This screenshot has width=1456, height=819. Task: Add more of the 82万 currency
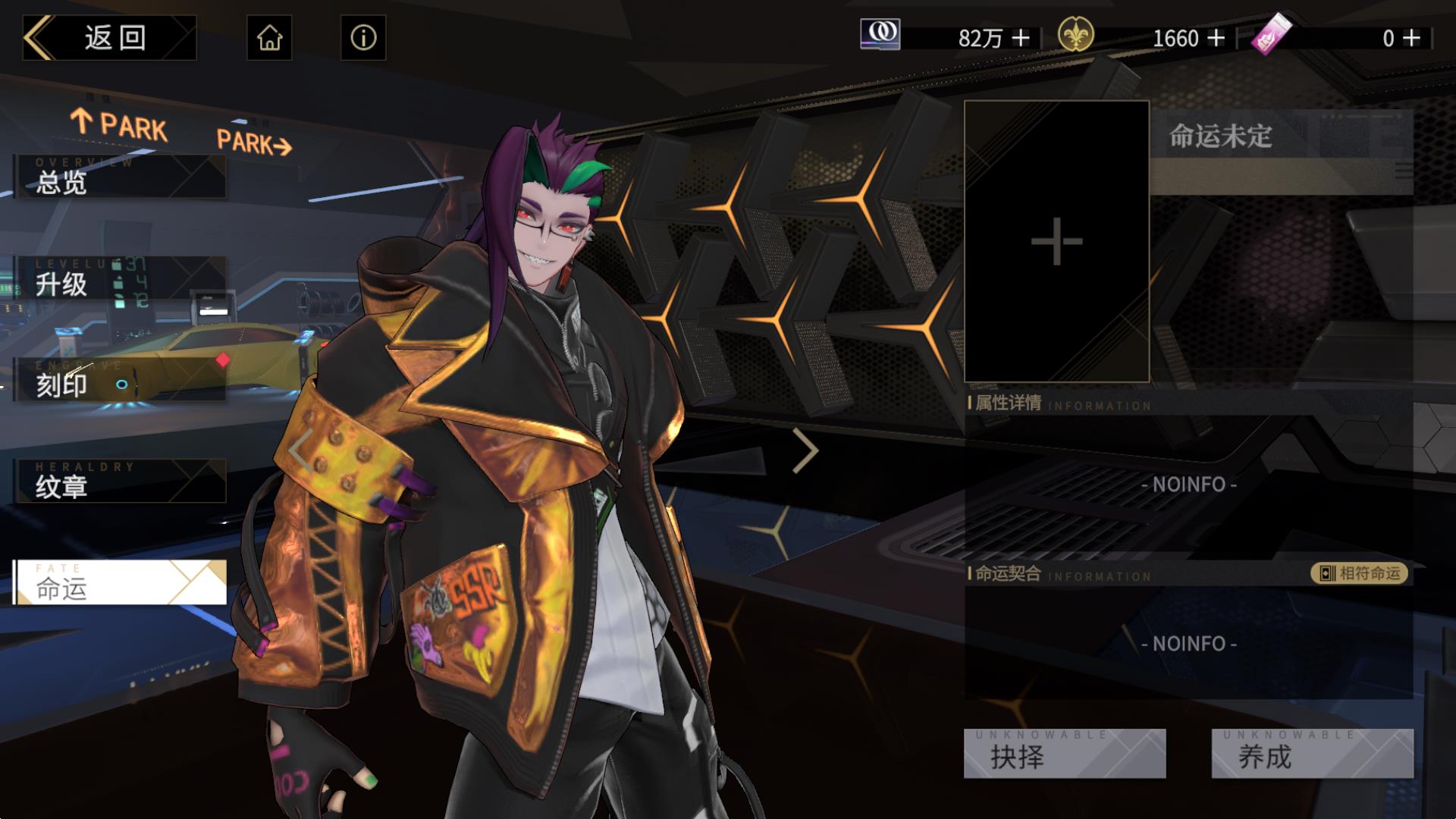1021,38
